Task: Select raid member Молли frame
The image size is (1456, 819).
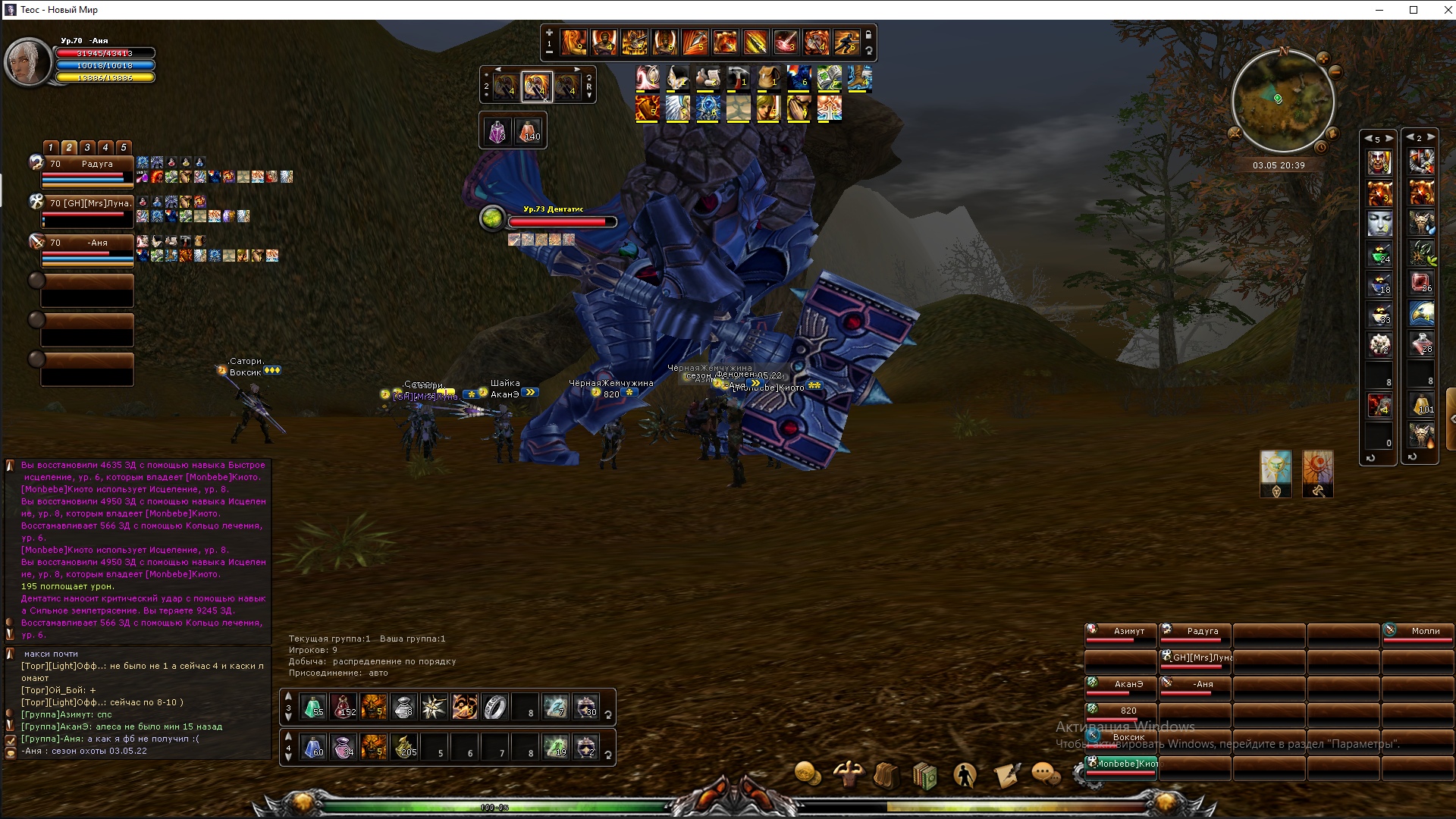Action: point(1417,634)
